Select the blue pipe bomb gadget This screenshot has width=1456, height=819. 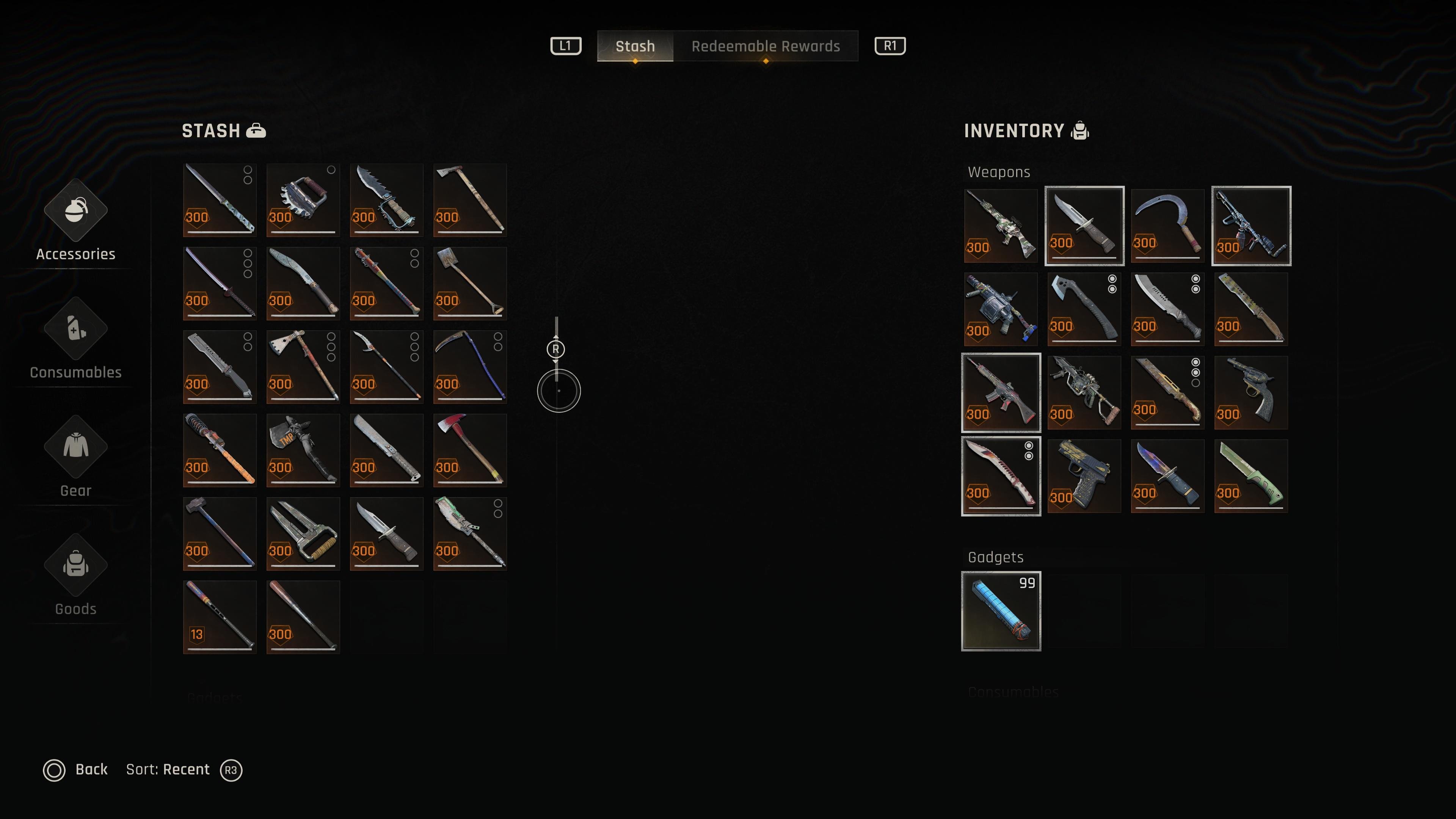1001,611
